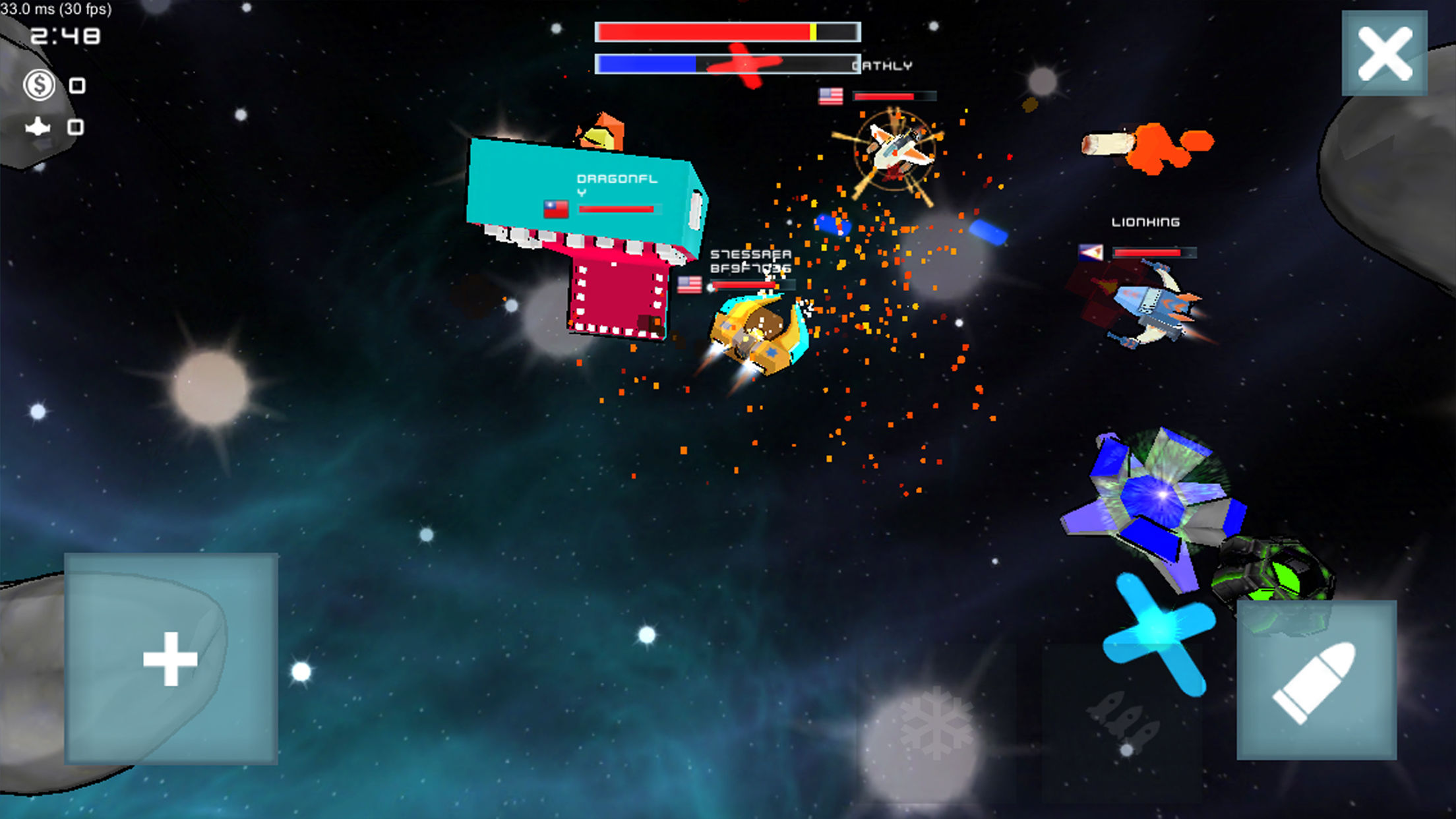Click the DRAGONFLY health bar

point(619,208)
